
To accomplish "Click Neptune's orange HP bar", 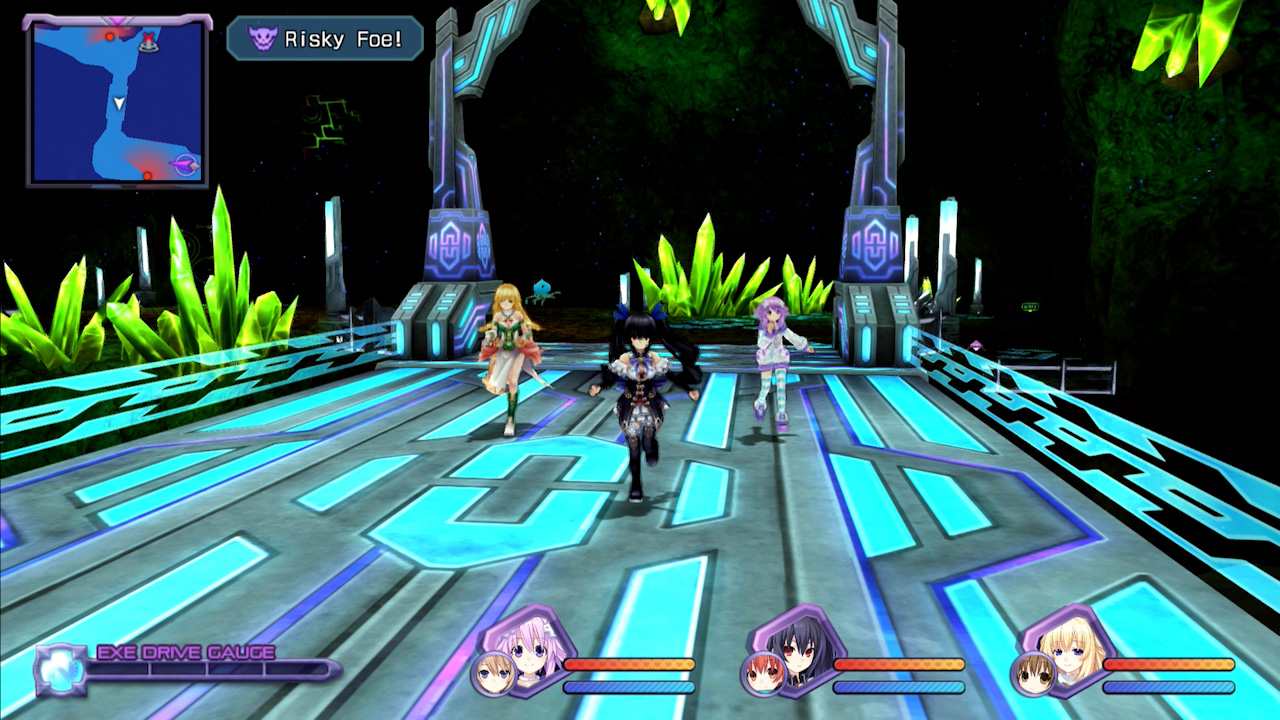I will coord(630,665).
